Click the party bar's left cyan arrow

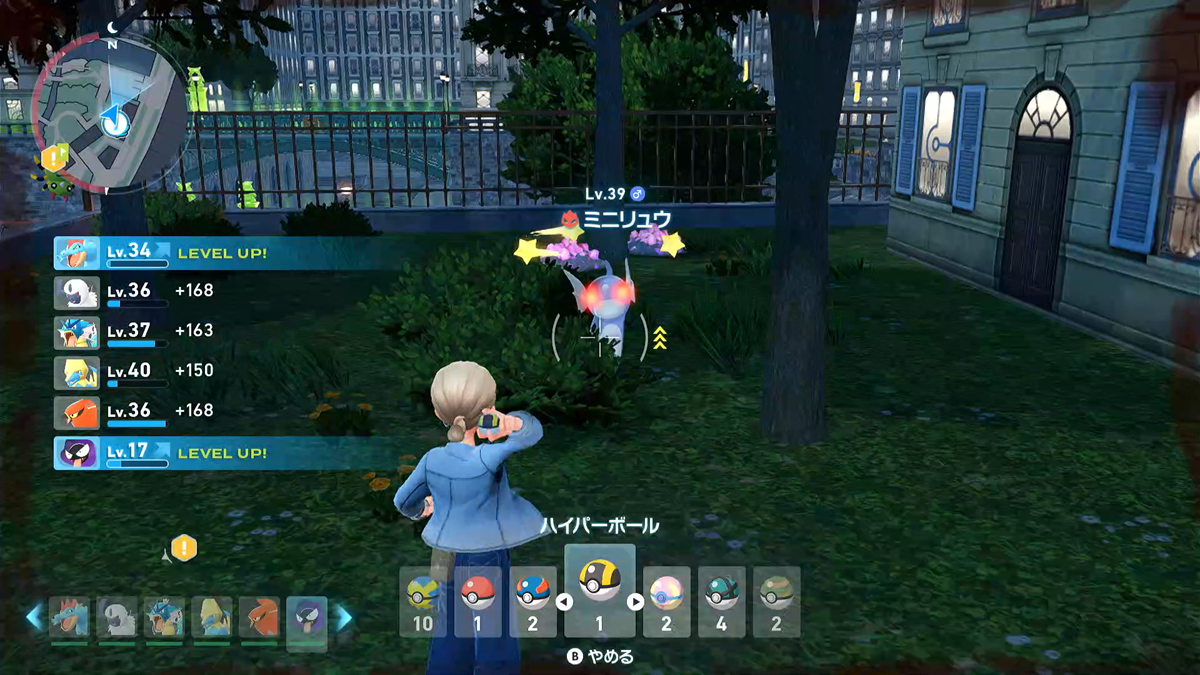[x=35, y=618]
